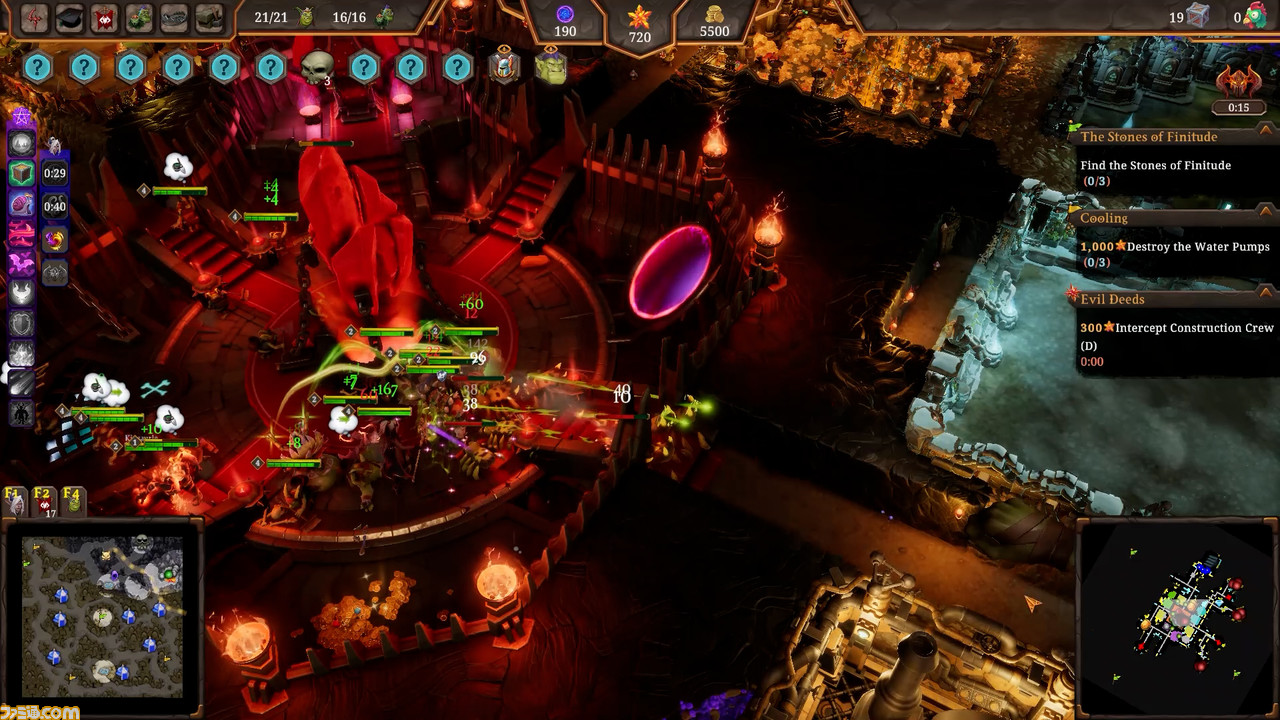
Task: Activate the purple bat spell icon
Action: tap(21, 264)
